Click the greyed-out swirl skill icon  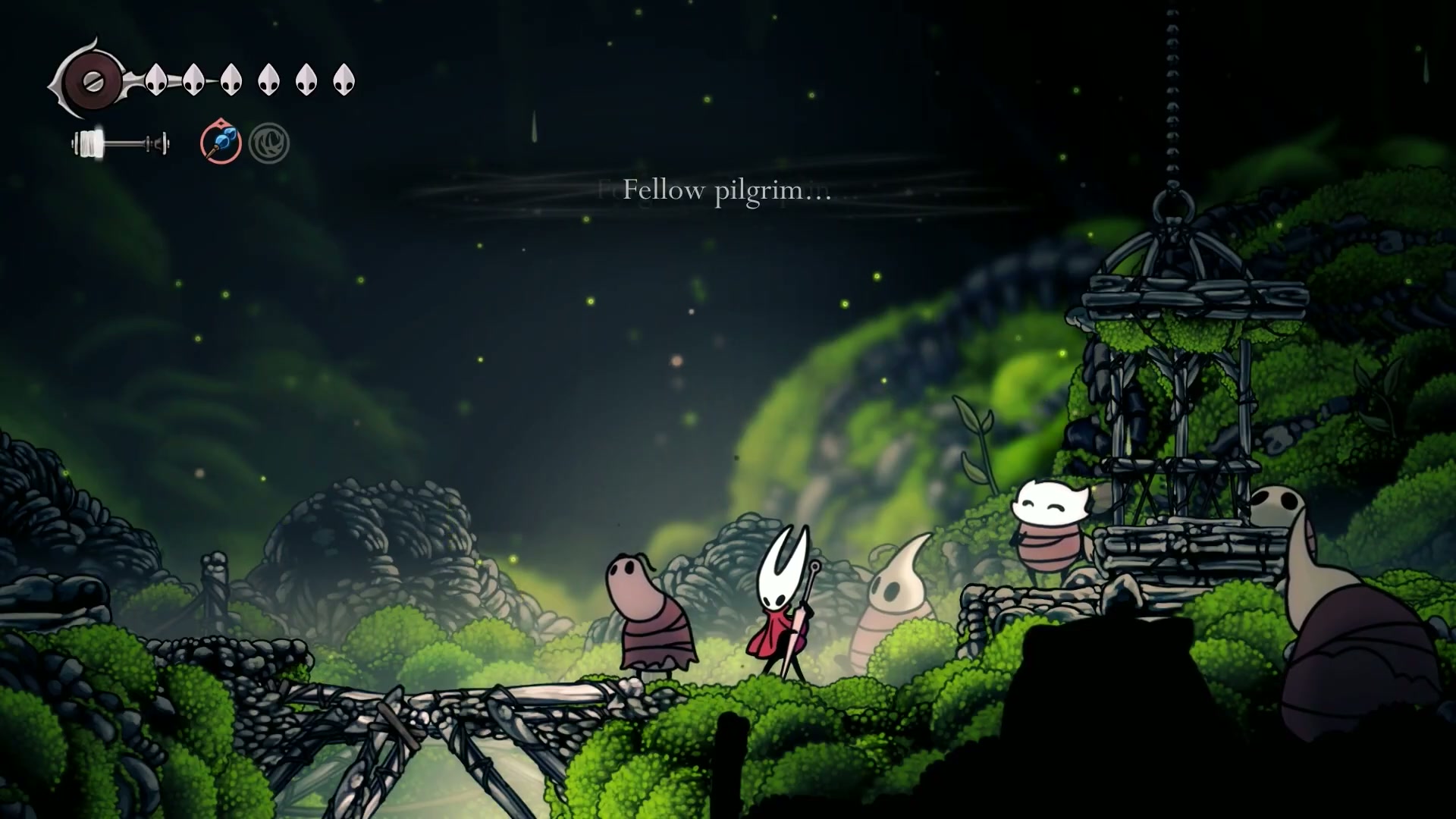point(269,143)
